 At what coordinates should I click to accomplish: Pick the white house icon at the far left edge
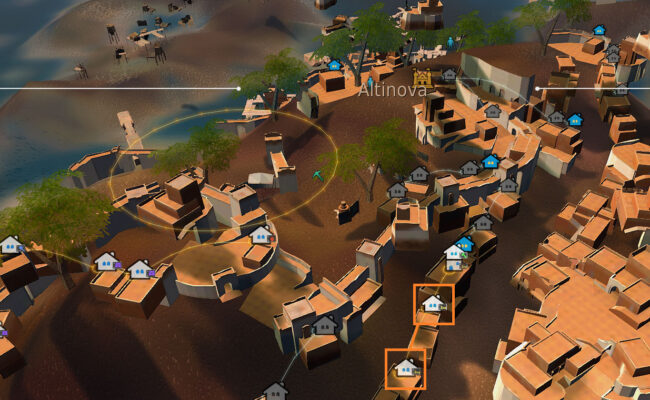click(11, 244)
